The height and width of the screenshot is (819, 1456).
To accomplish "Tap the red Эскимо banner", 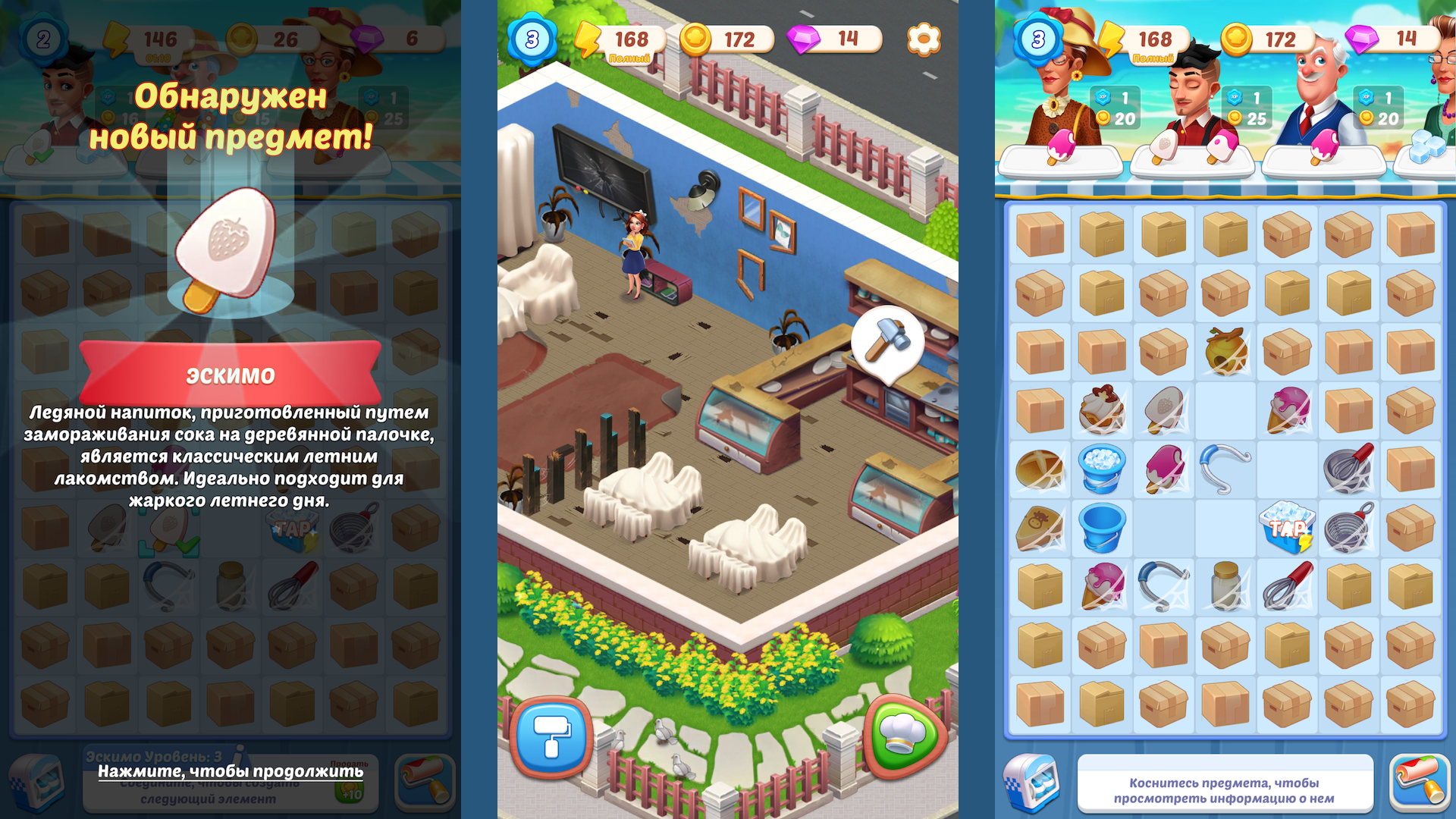I will coord(232,373).
